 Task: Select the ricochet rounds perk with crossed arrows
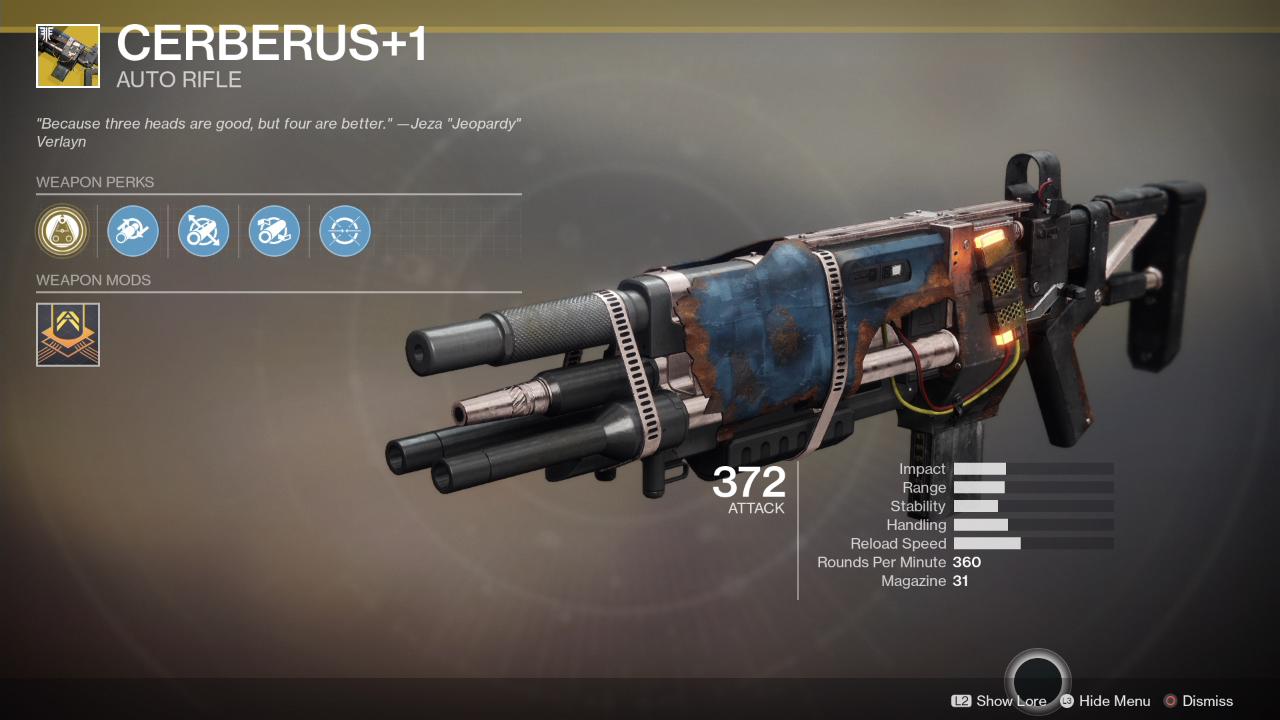(203, 231)
